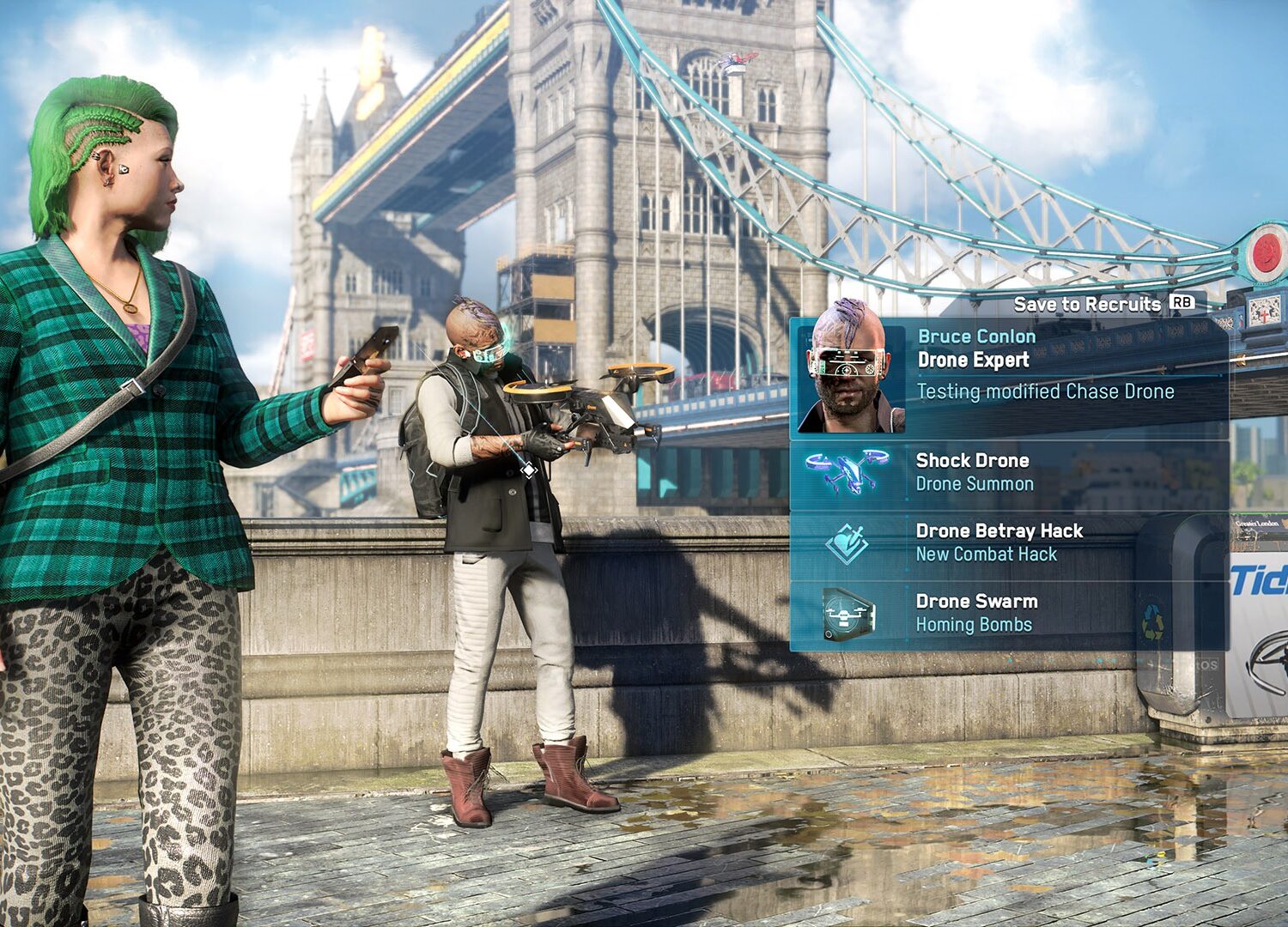The width and height of the screenshot is (1288, 927).
Task: Click the diamond target marker on Bruce
Action: [x=529, y=470]
